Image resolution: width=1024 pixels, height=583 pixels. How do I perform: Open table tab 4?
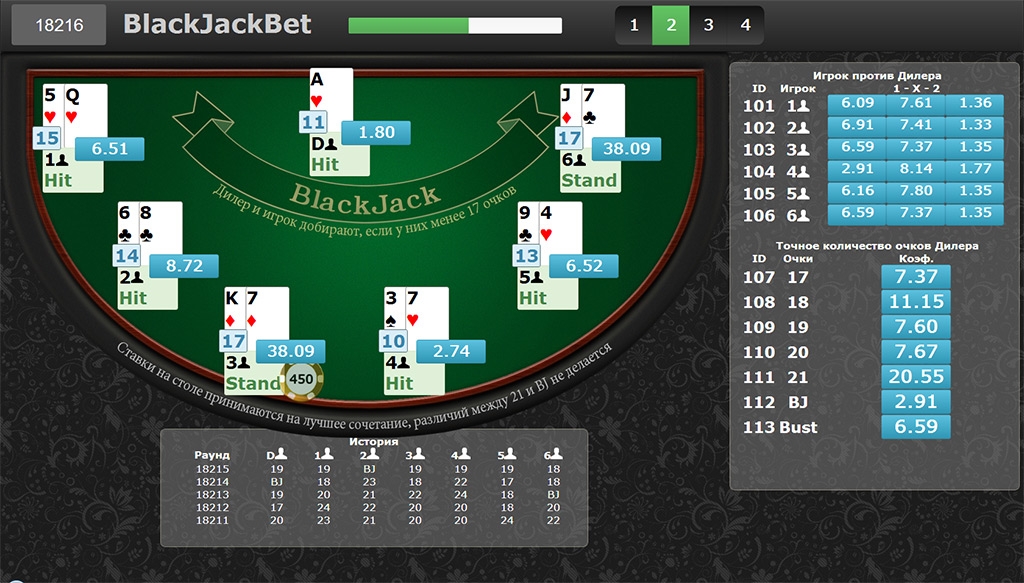click(x=745, y=25)
